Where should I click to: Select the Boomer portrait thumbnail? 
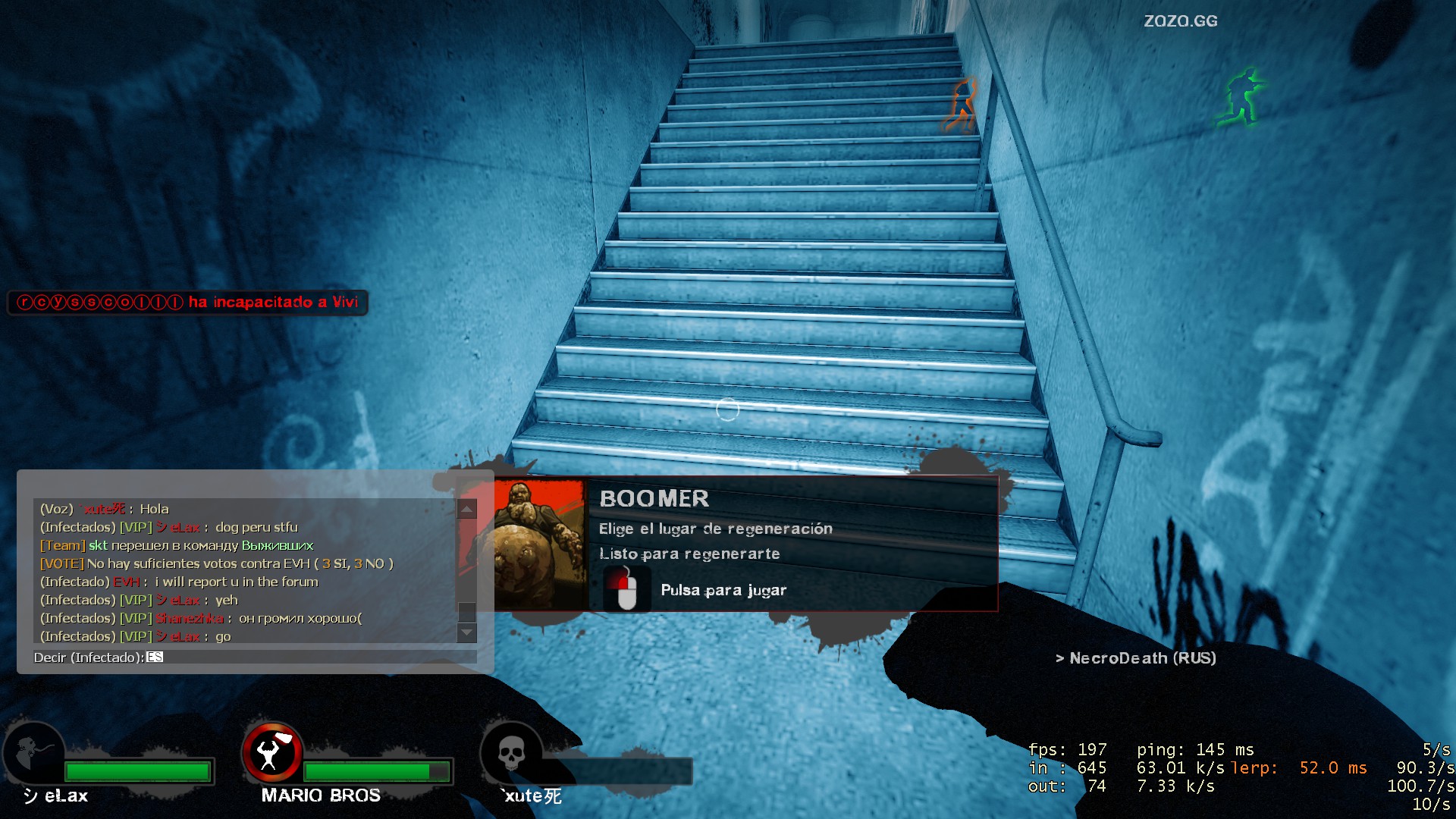pos(540,544)
